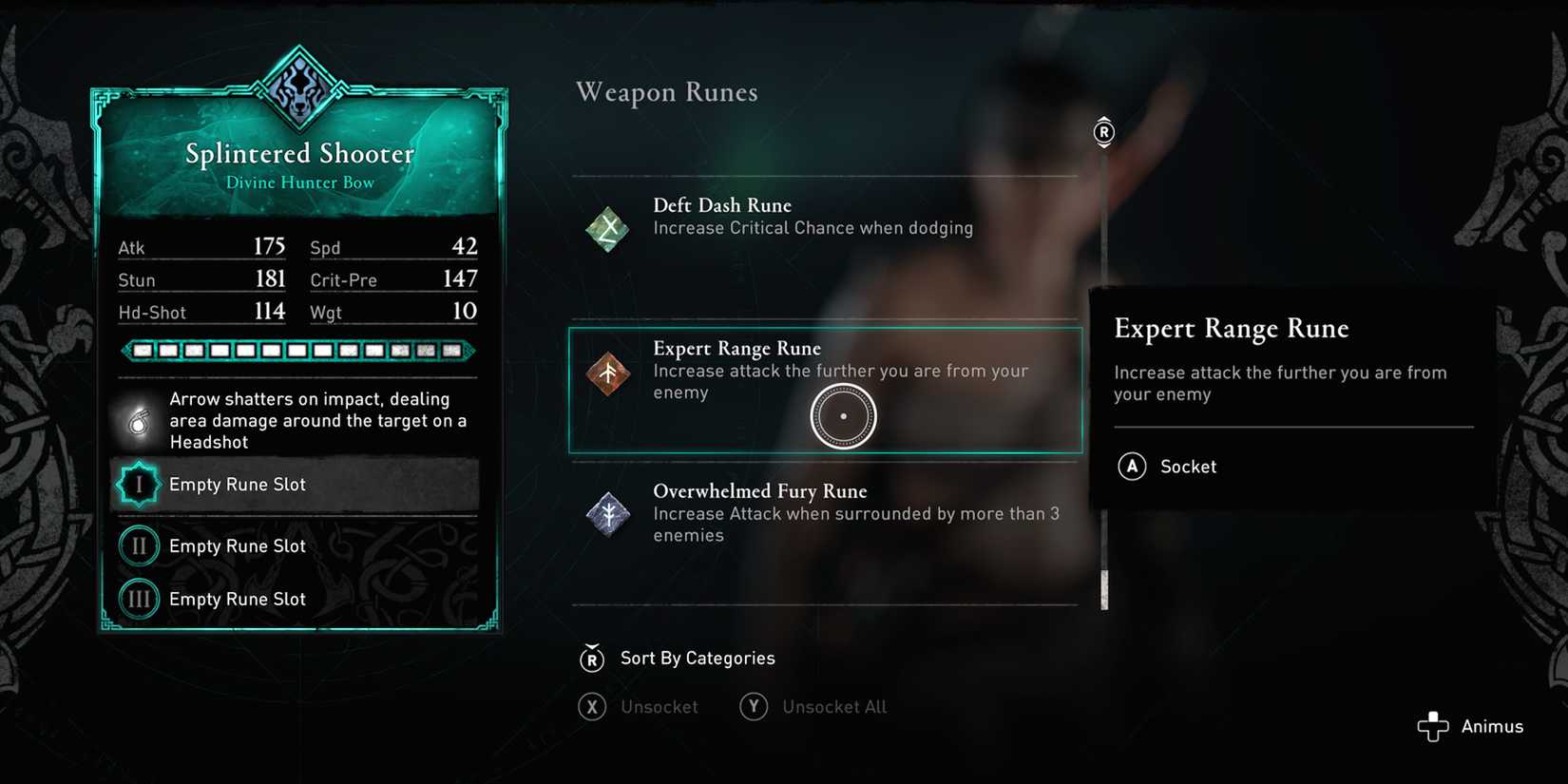The image size is (1568, 784).
Task: Switch to the Weapon Runes section header
Action: click(666, 92)
